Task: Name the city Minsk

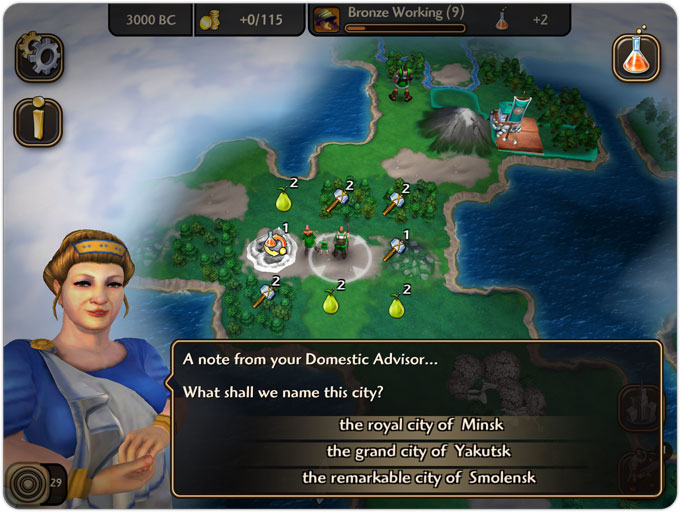Action: pyautogui.click(x=419, y=426)
